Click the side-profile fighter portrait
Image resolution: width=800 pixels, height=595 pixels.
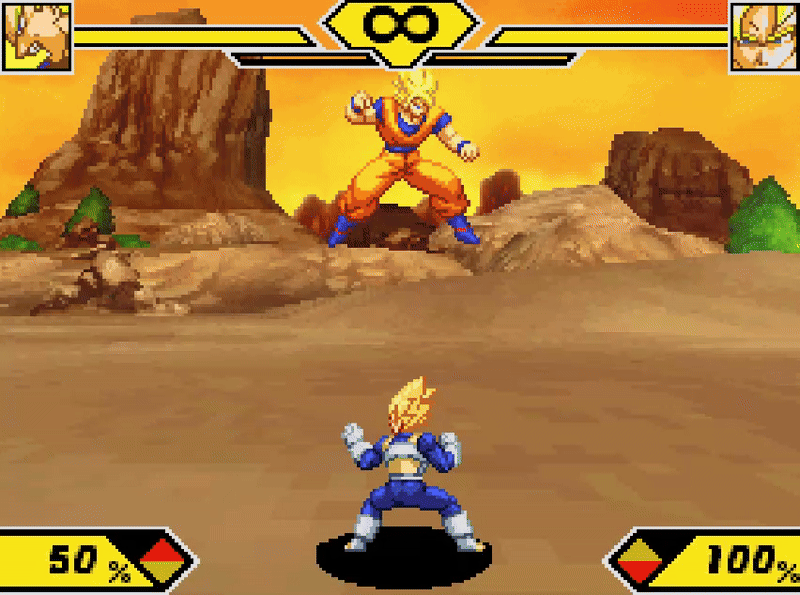(x=37, y=36)
